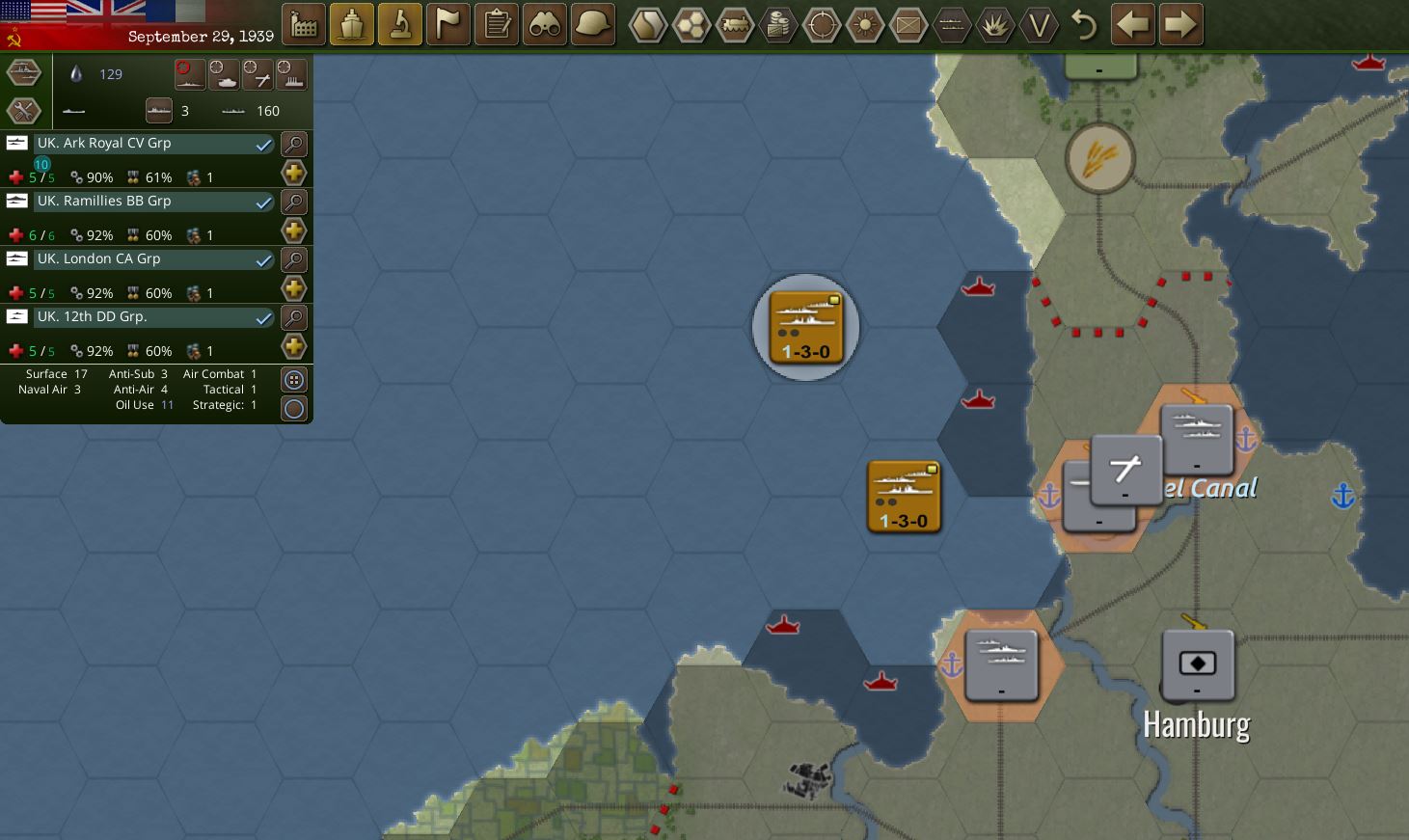Open the clipboard reports icon
The width and height of the screenshot is (1409, 840).
click(x=496, y=24)
